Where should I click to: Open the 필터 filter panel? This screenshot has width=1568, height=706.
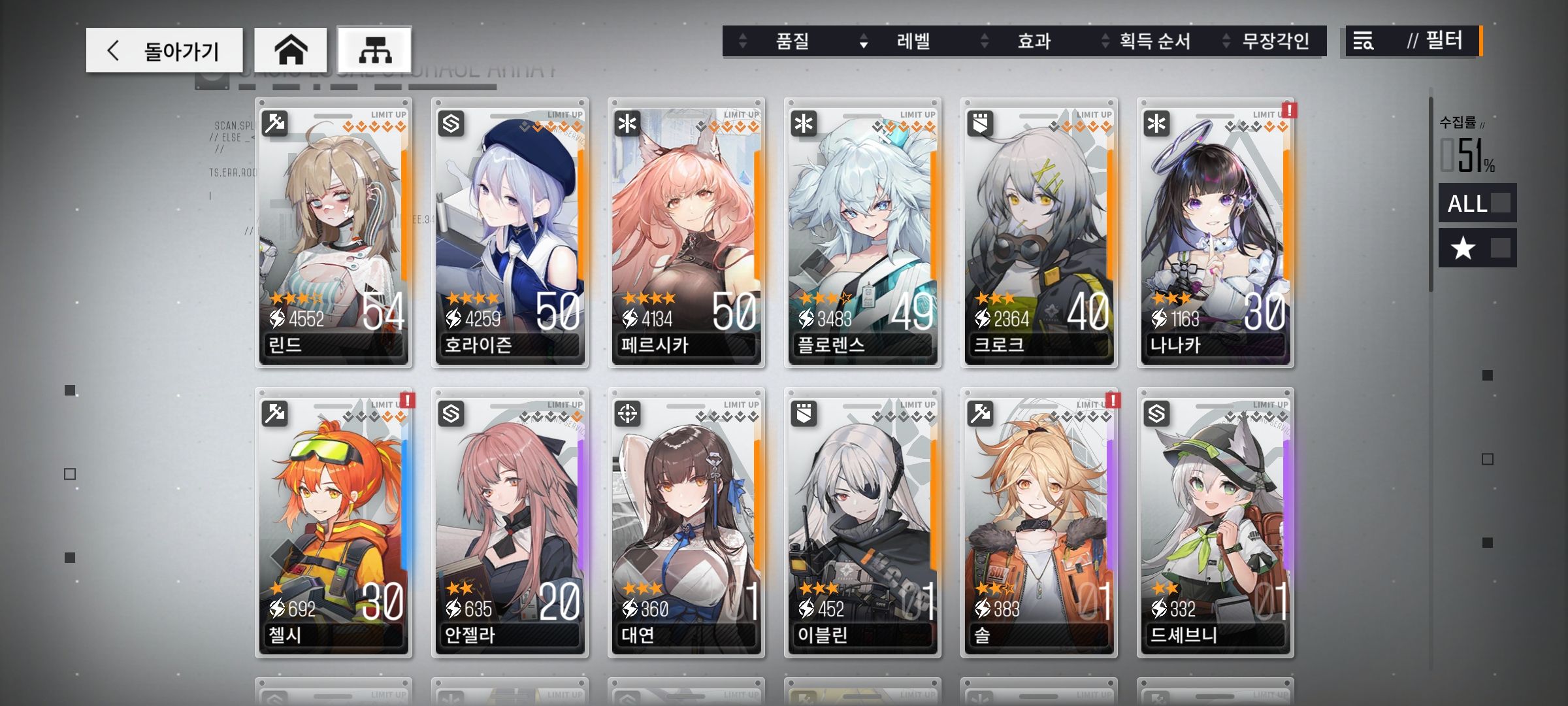1413,41
